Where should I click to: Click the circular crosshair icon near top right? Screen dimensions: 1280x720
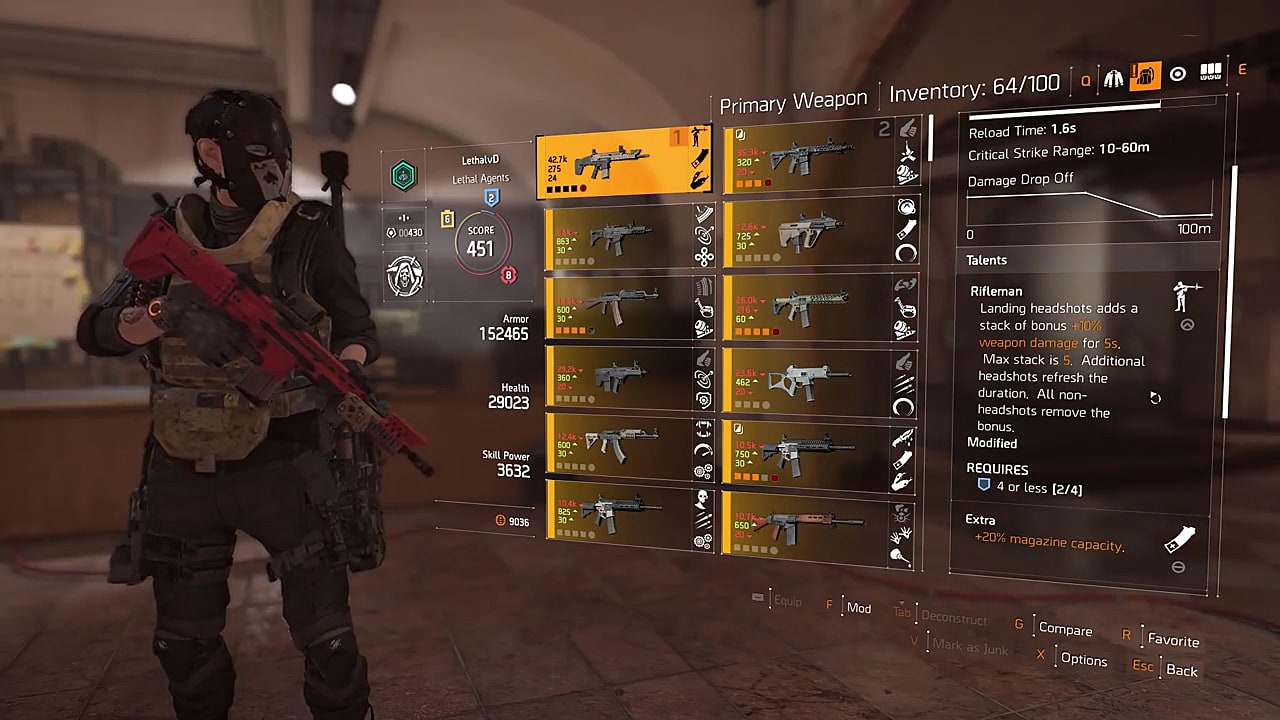(1176, 75)
